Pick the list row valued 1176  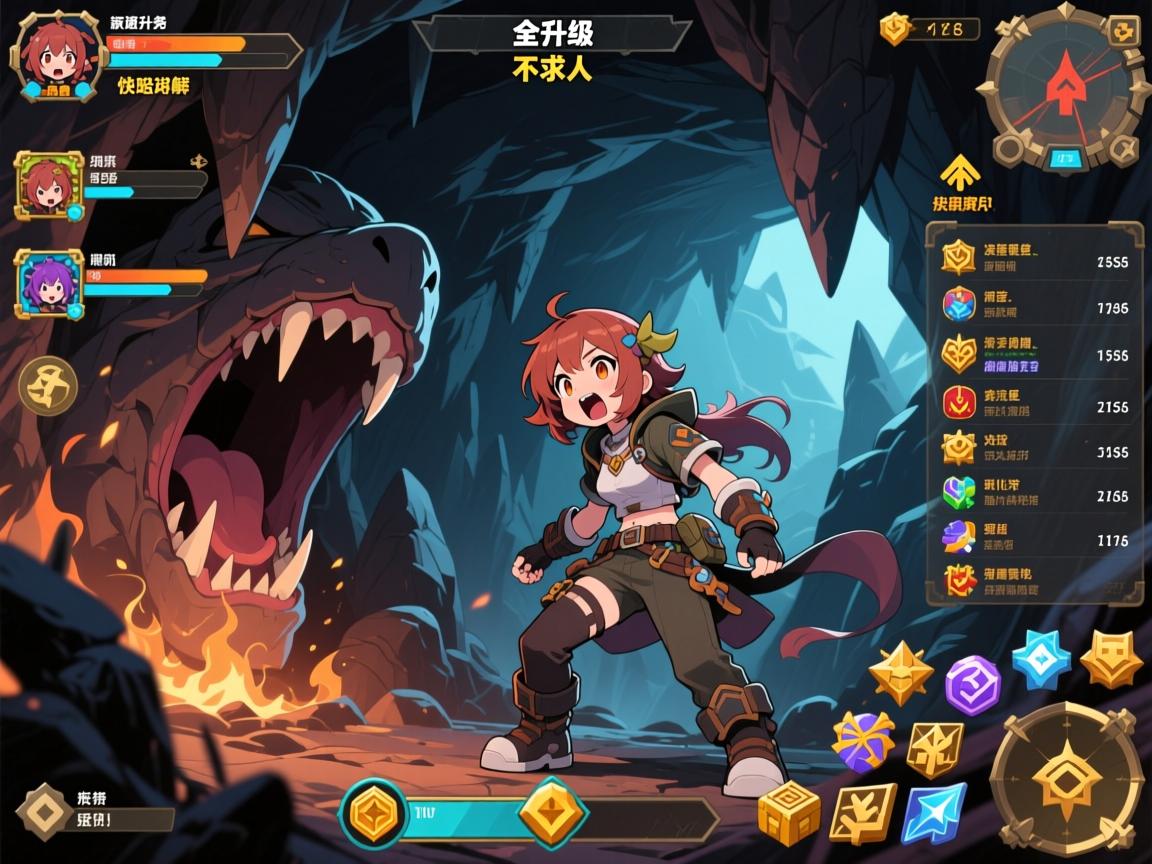click(x=1035, y=538)
